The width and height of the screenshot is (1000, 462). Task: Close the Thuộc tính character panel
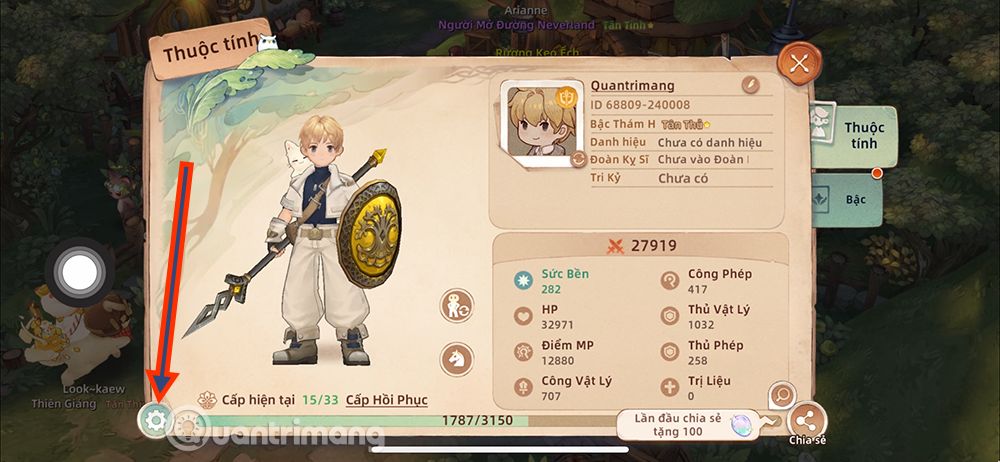point(798,65)
